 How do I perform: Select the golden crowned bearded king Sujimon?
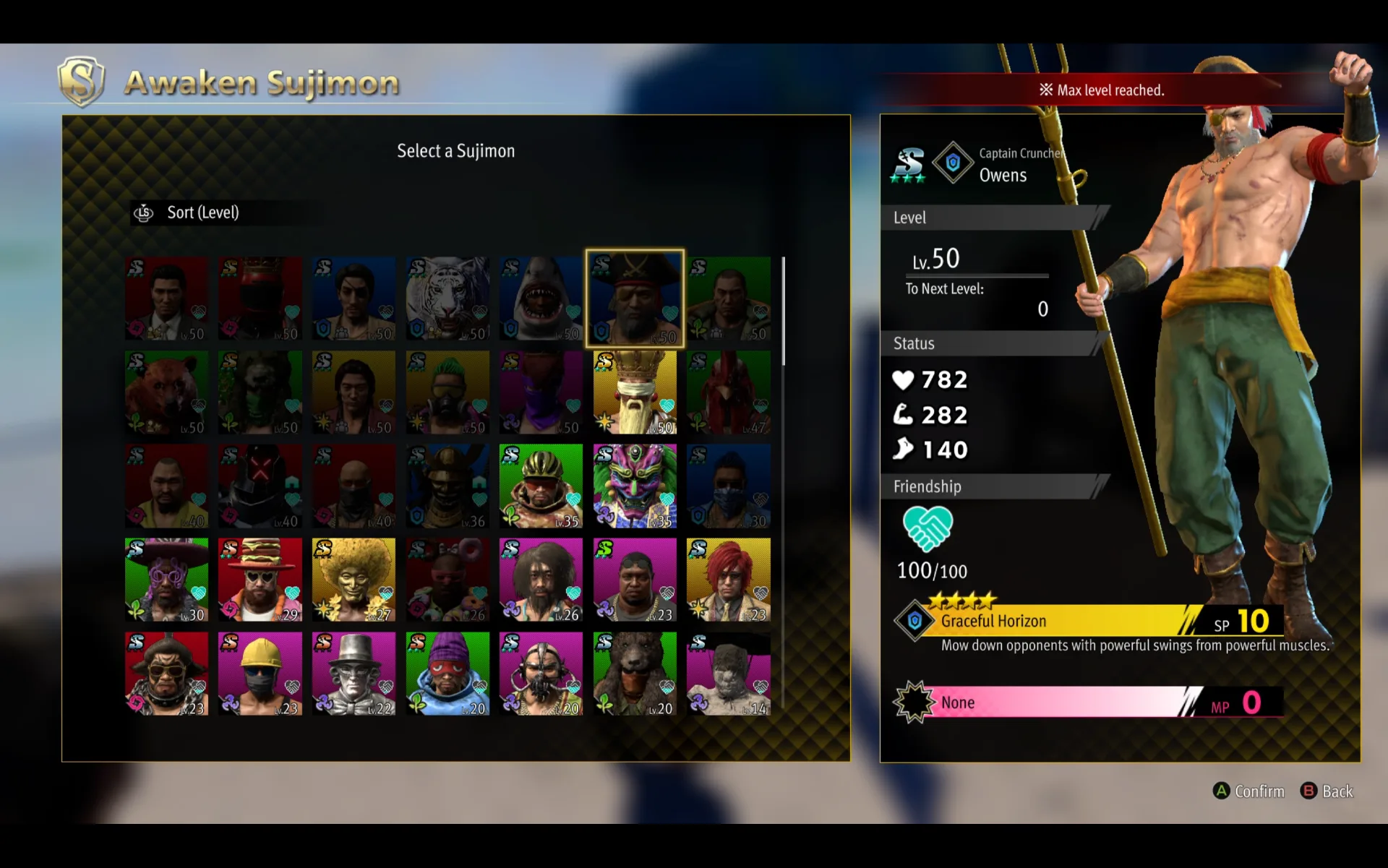(x=635, y=392)
